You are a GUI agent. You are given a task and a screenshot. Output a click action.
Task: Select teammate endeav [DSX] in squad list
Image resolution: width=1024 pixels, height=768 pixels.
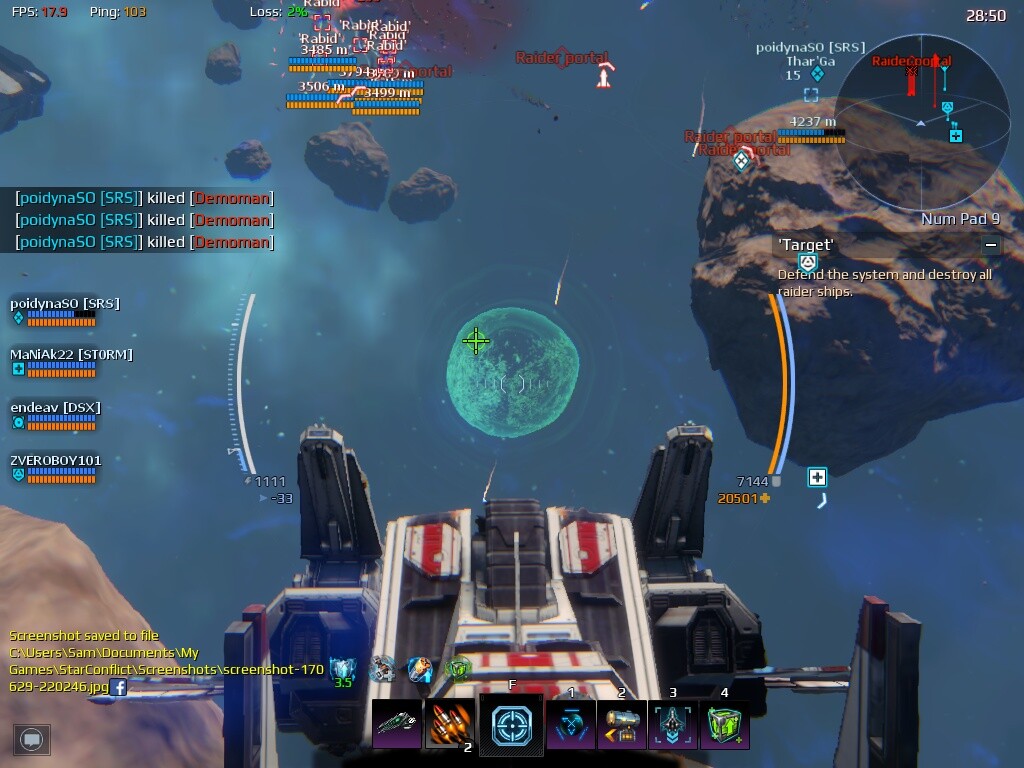(x=55, y=408)
